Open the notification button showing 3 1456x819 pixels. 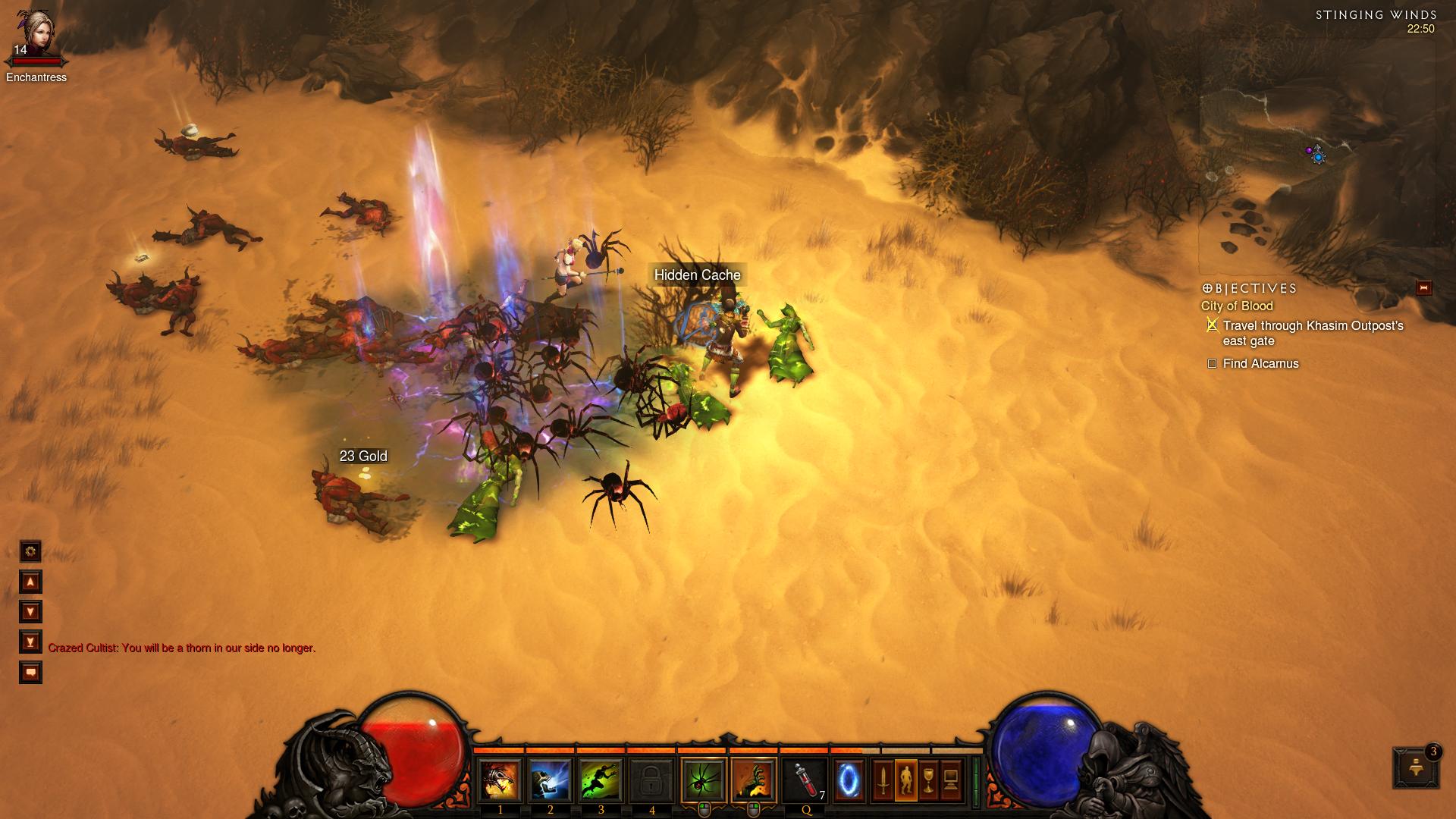pyautogui.click(x=1415, y=767)
